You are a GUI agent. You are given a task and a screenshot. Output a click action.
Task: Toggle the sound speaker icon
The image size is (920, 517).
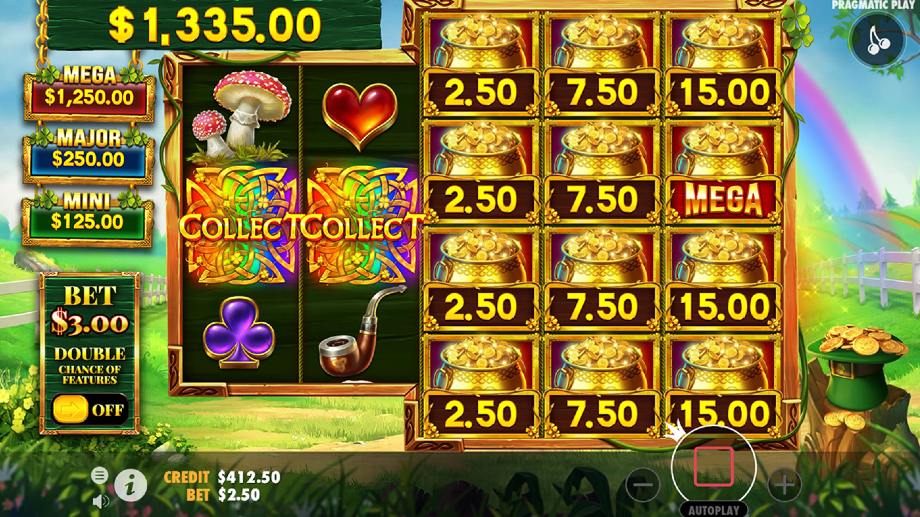99,499
